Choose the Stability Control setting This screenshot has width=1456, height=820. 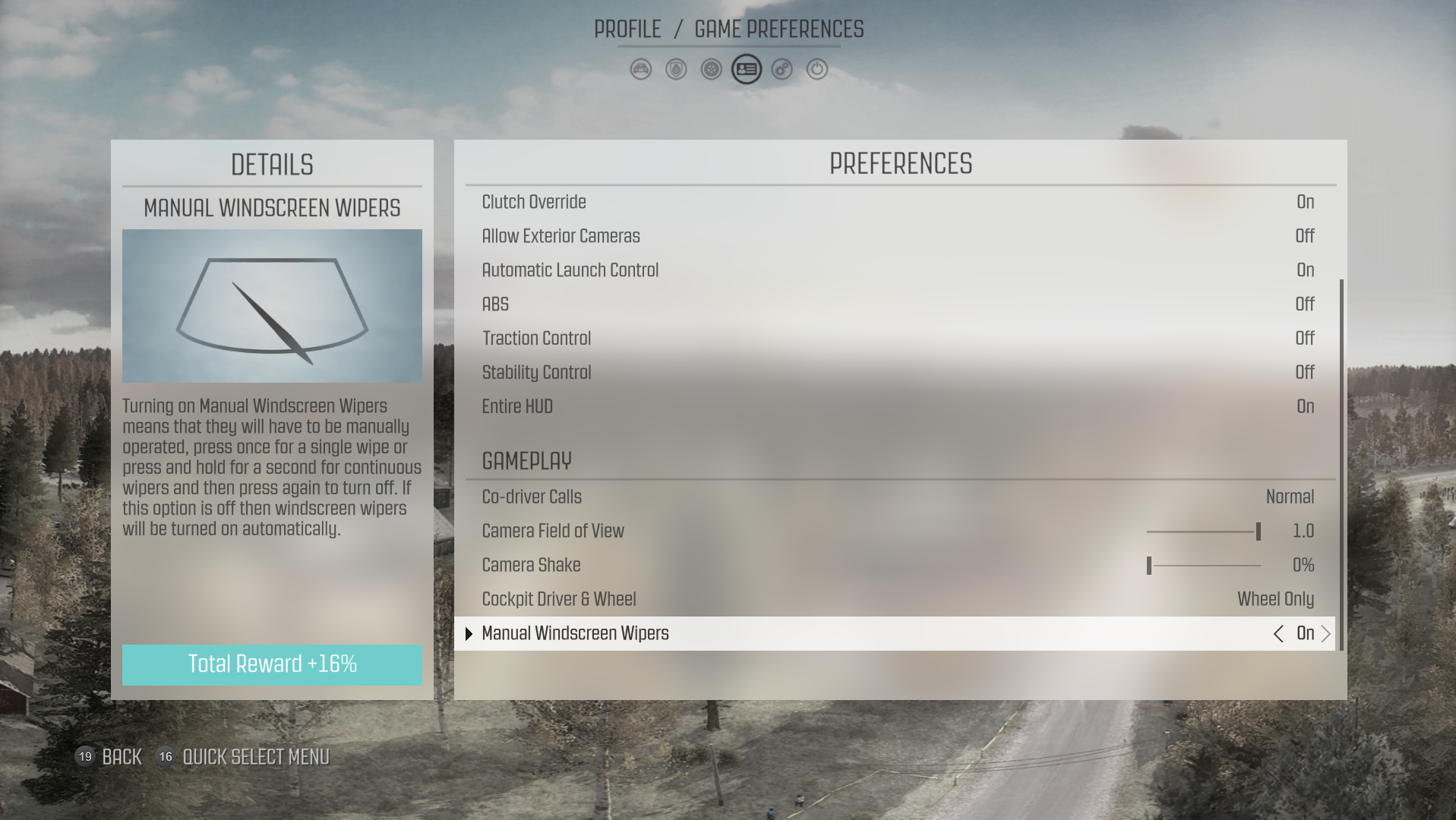pyautogui.click(x=898, y=373)
